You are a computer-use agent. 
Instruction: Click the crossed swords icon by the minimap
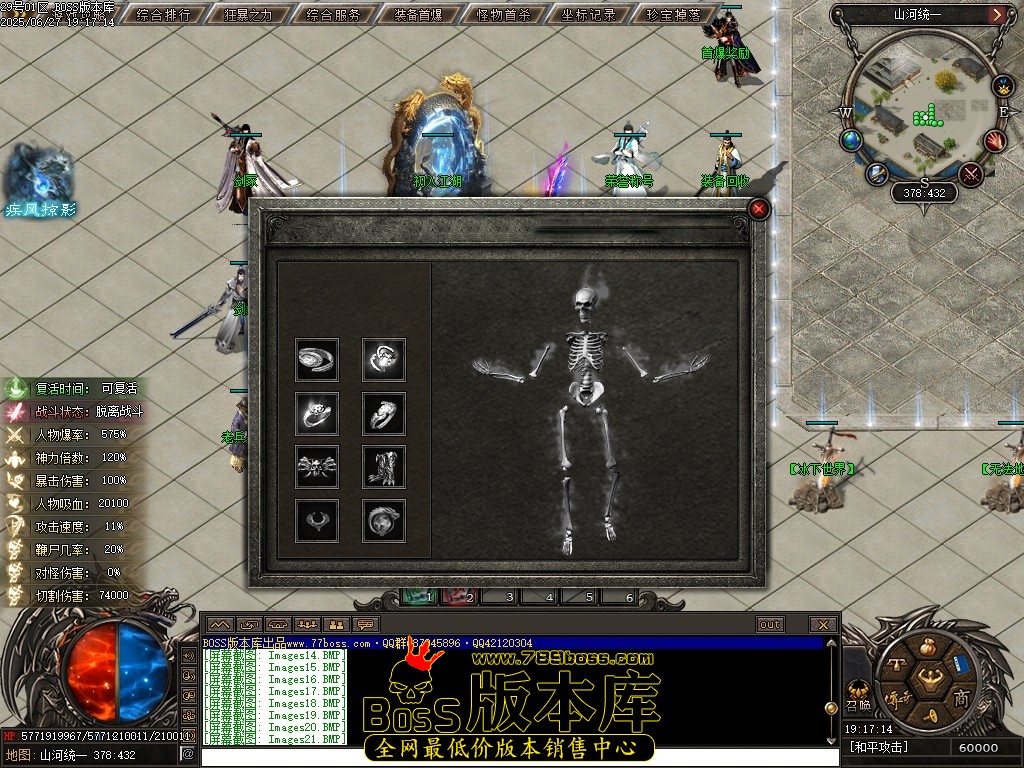tap(970, 174)
